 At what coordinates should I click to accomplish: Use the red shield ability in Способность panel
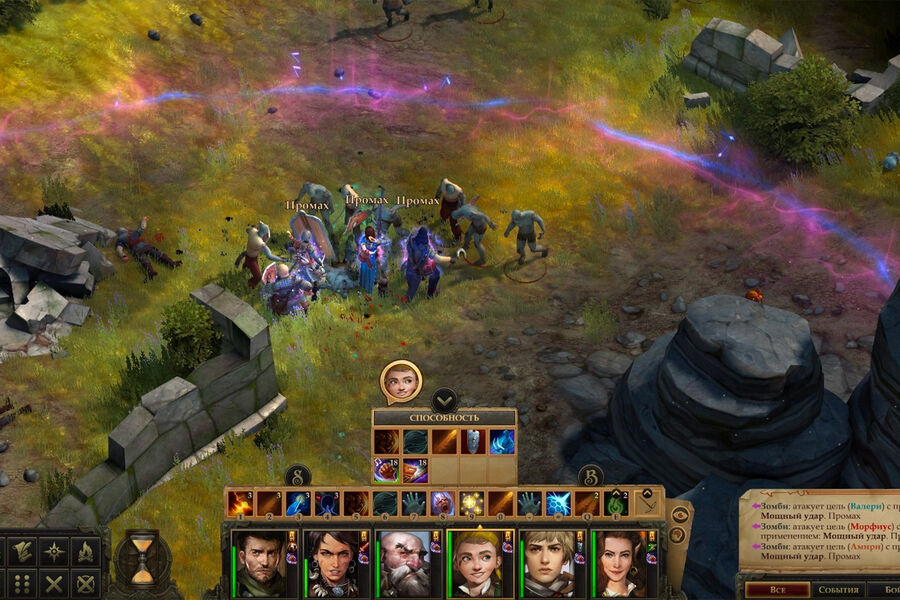tap(473, 441)
